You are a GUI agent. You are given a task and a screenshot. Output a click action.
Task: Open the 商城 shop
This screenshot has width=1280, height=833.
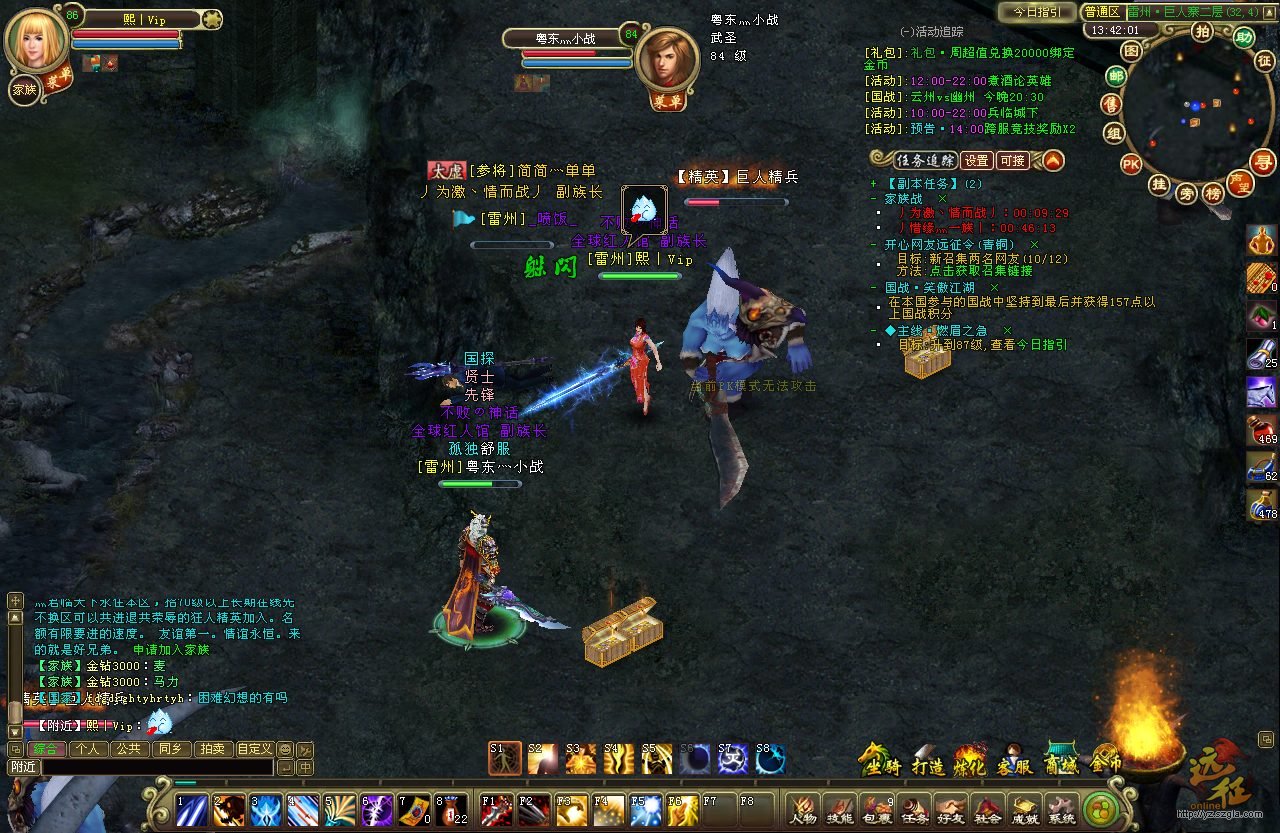click(x=1061, y=760)
